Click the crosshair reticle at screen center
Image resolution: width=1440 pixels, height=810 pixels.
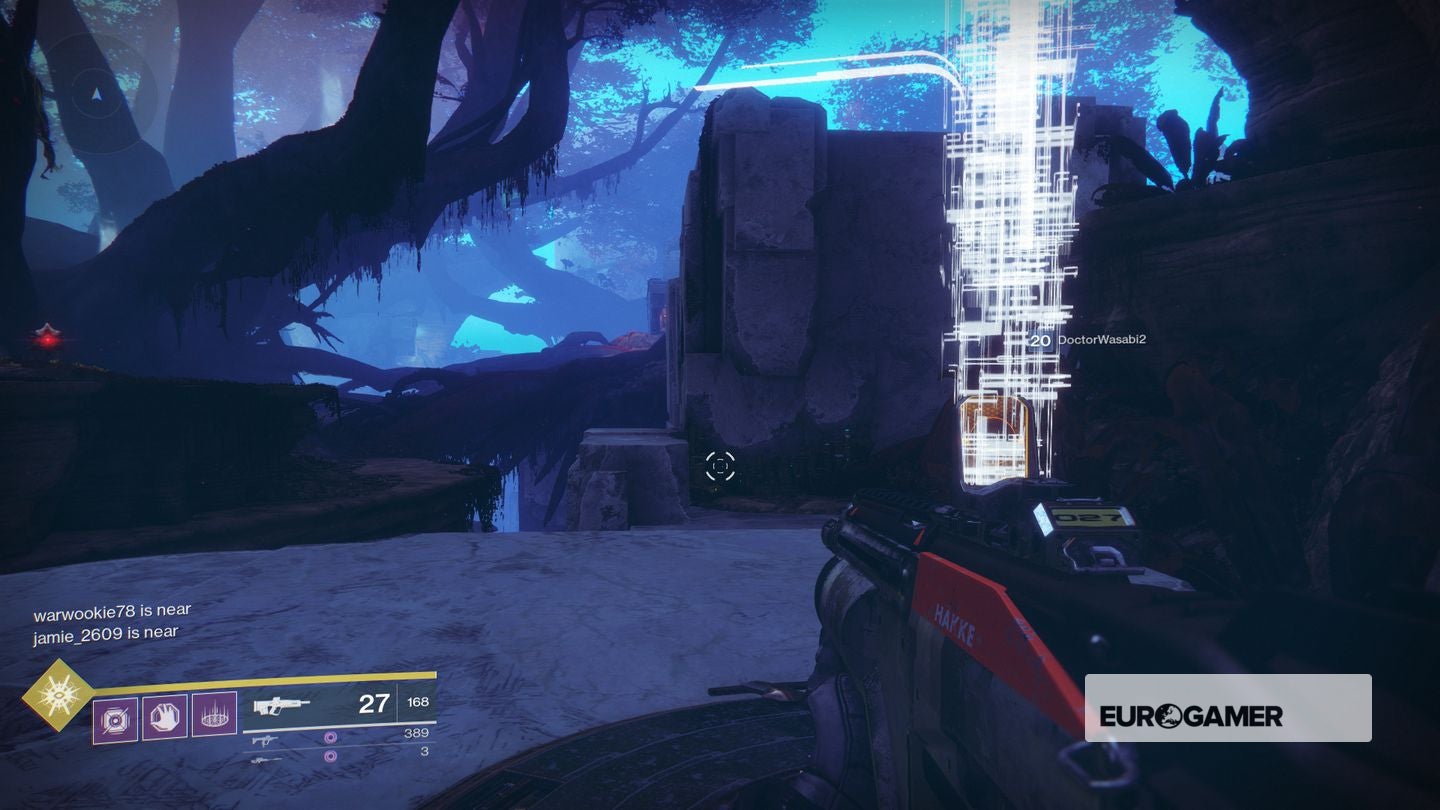(720, 464)
